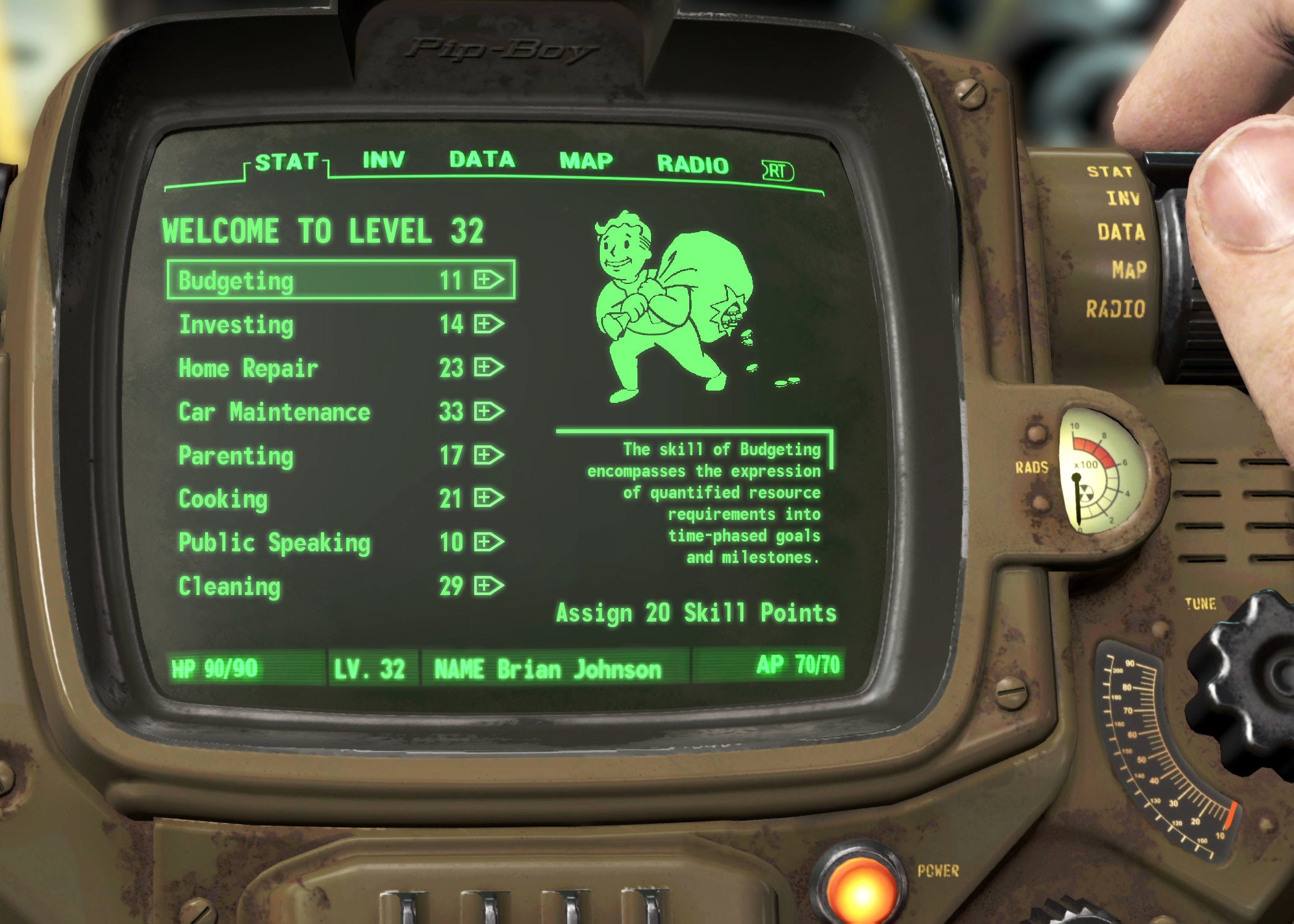Screen dimensions: 1294x924
Task: Add a skill point to Public Speaking
Action: click(487, 542)
